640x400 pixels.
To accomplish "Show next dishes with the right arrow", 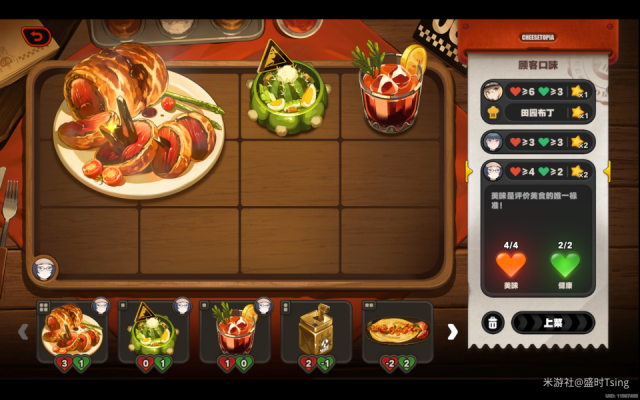I will pyautogui.click(x=452, y=331).
